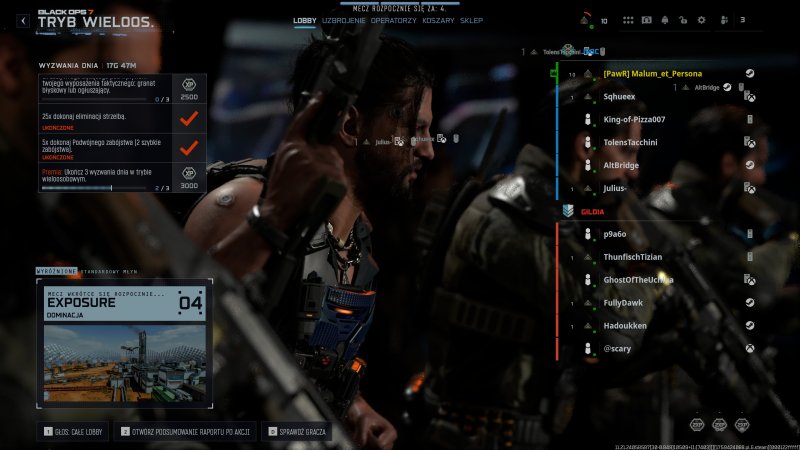Select the Exposure Dominacja map card
This screenshot has width=800, height=450.
pyautogui.click(x=125, y=342)
